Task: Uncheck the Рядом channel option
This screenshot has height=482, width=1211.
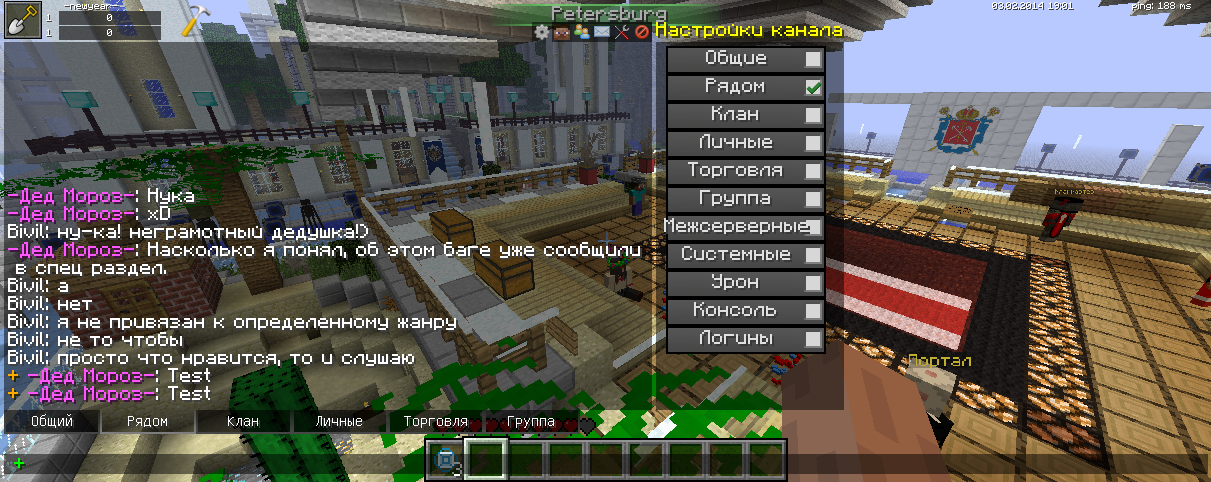Action: pos(813,87)
